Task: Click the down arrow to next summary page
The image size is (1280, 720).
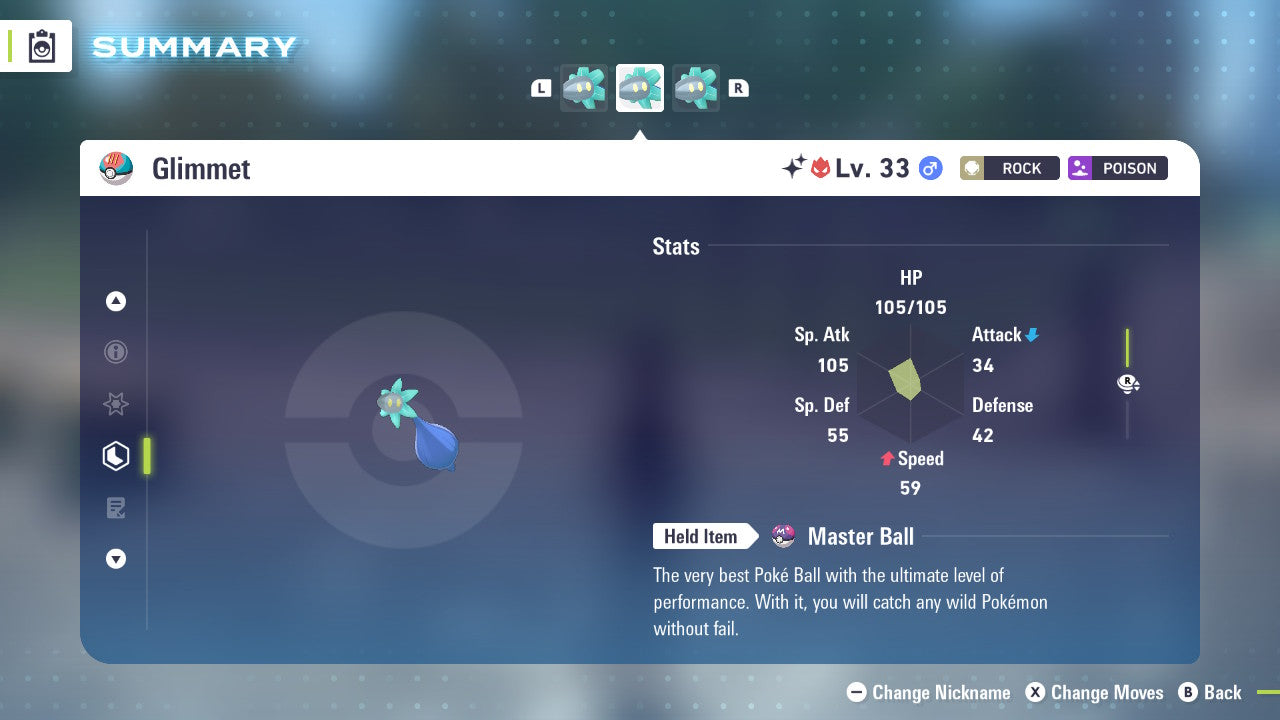Action: point(115,559)
